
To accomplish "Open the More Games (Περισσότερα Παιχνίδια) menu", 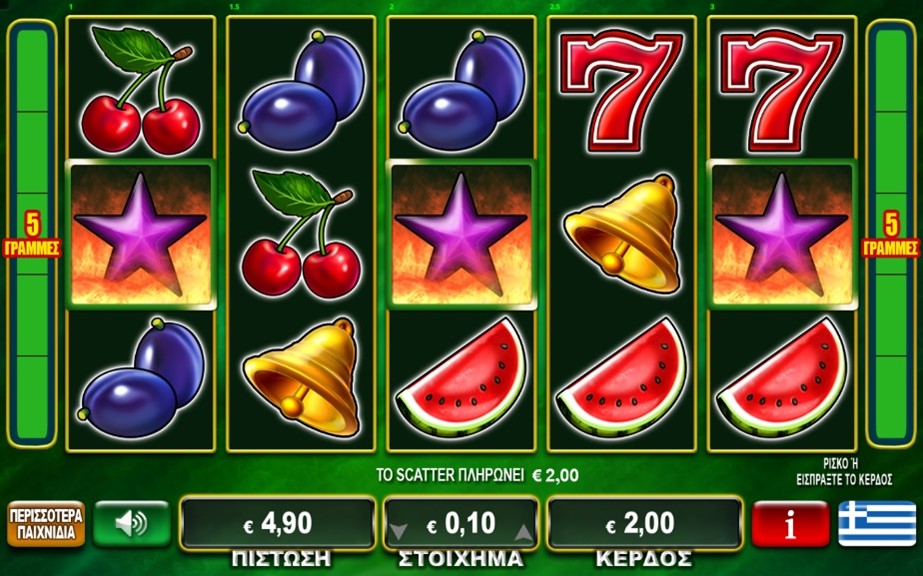I will click(x=45, y=523).
